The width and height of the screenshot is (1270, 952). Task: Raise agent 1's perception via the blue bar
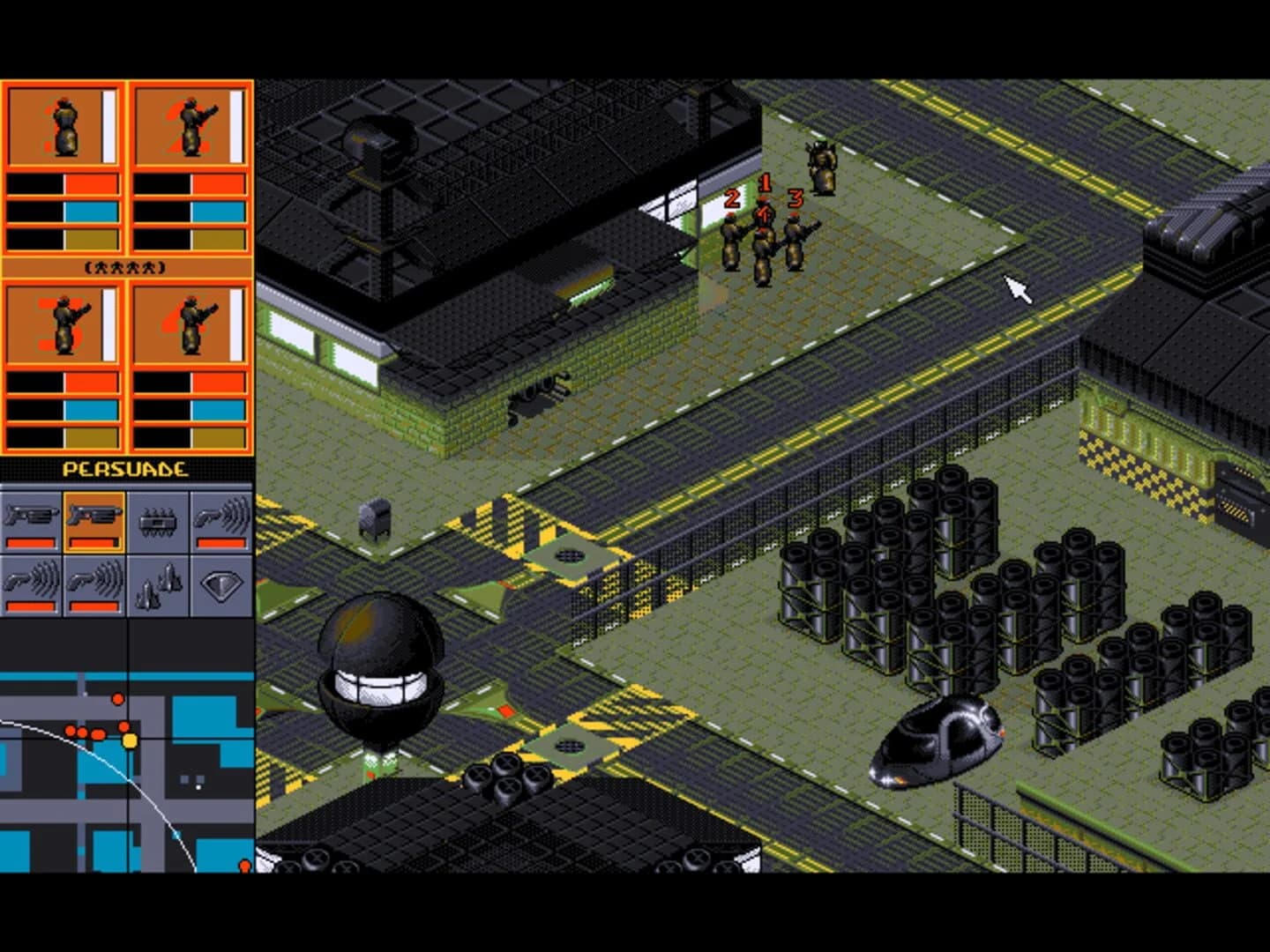[62, 212]
